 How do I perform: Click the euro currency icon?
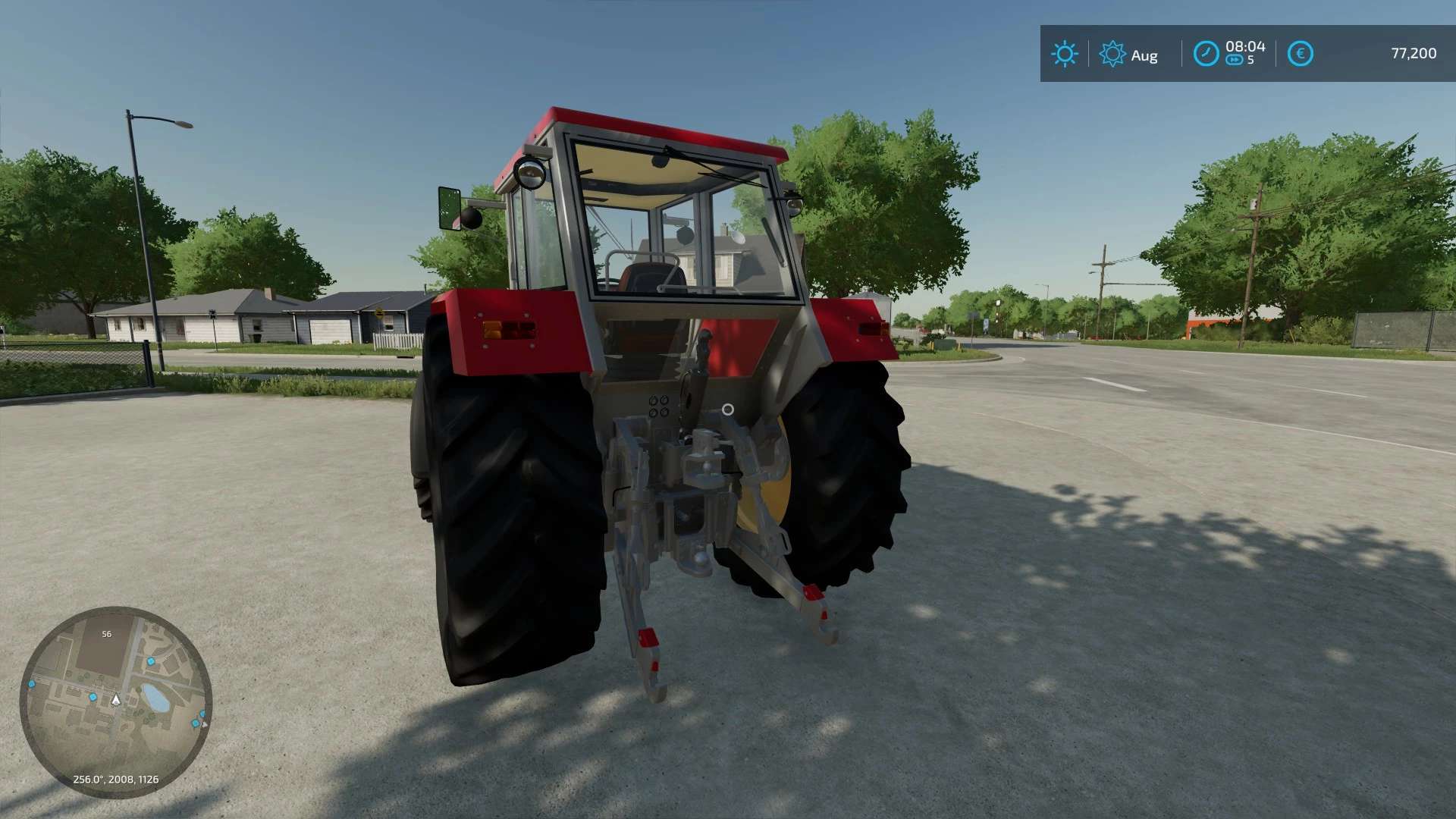tap(1301, 52)
